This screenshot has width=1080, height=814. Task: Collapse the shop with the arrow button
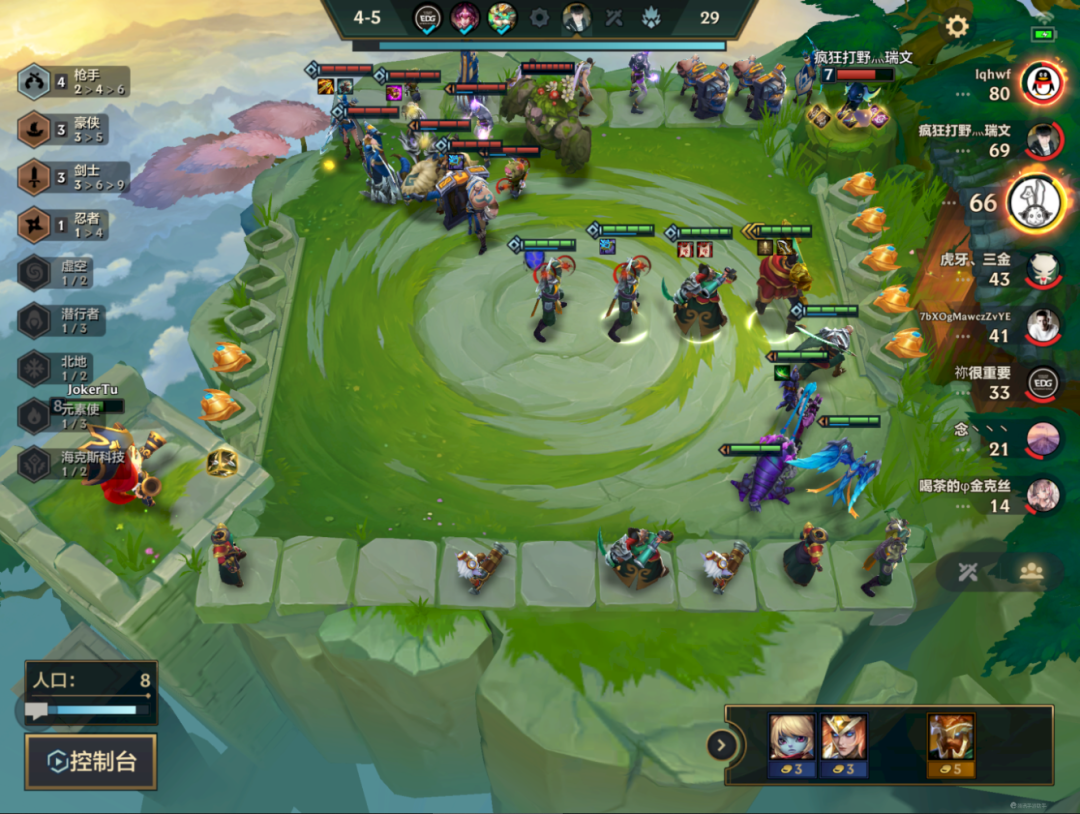coord(721,744)
